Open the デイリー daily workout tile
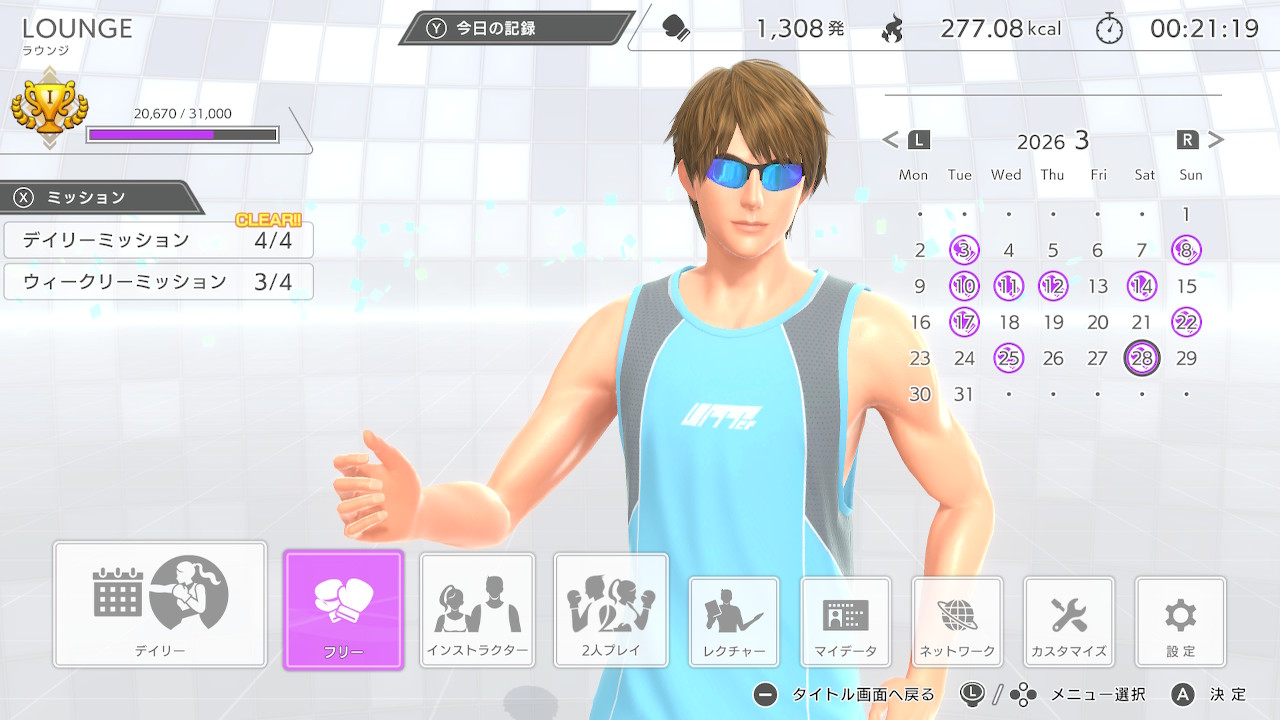The image size is (1280, 720). pos(160,604)
